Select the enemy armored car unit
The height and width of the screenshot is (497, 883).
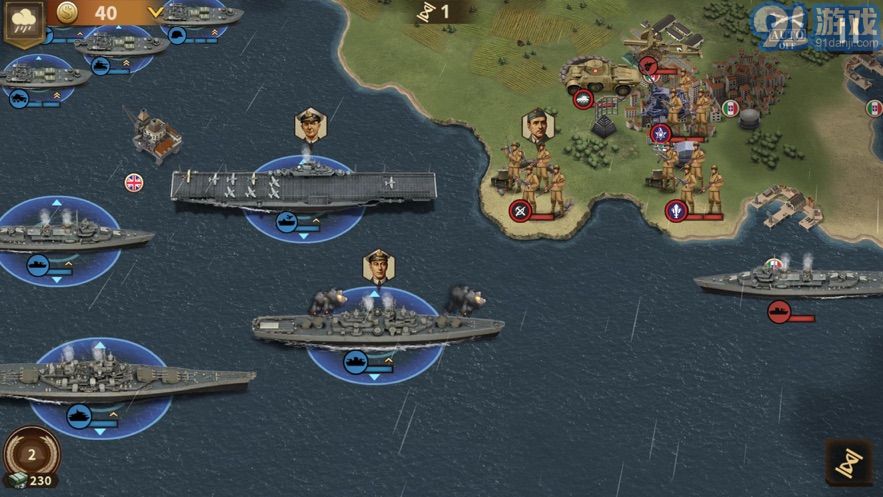[x=601, y=77]
